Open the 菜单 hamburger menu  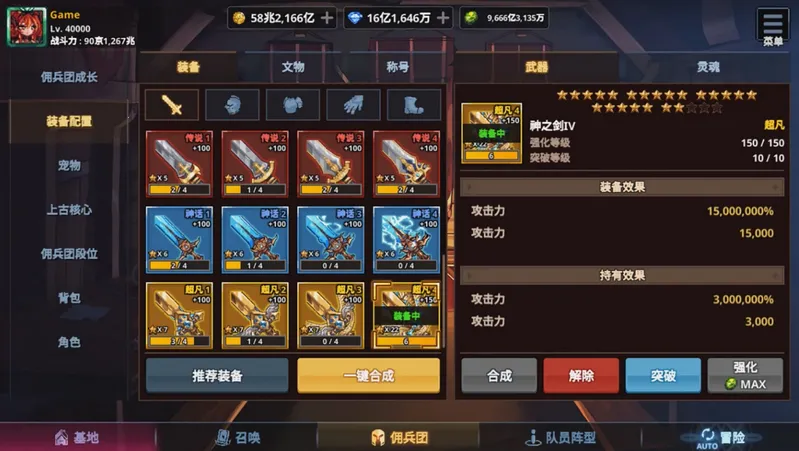point(773,26)
